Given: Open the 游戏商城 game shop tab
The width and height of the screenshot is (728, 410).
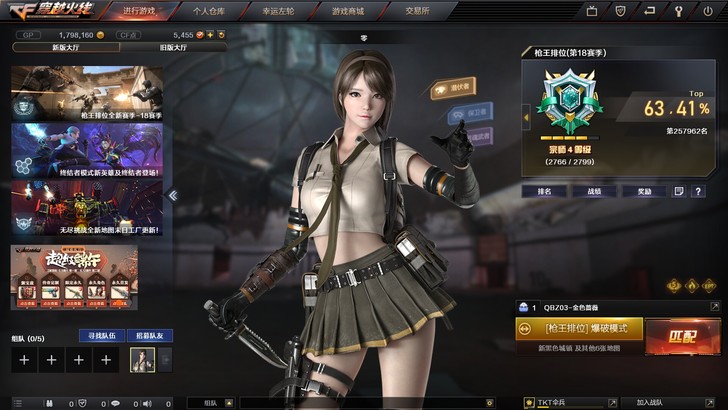Looking at the screenshot, I should pyautogui.click(x=347, y=10).
